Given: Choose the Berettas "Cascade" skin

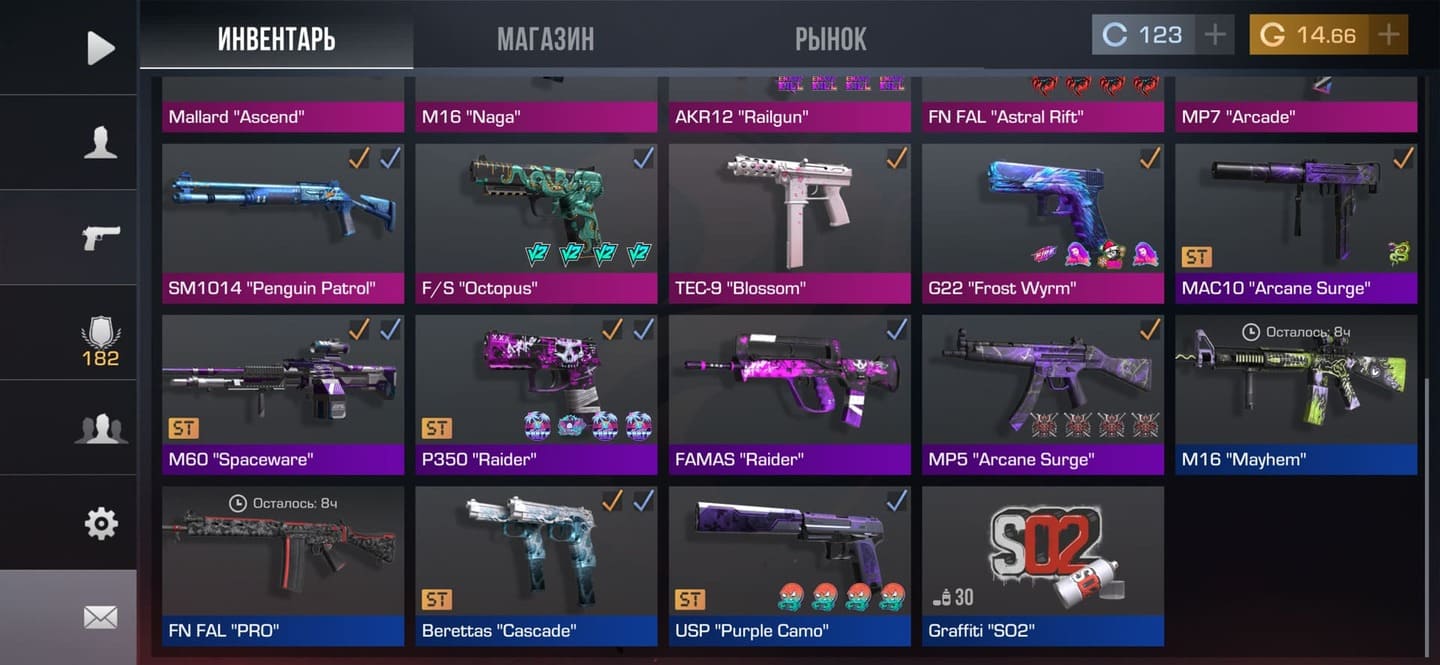Looking at the screenshot, I should tap(536, 565).
